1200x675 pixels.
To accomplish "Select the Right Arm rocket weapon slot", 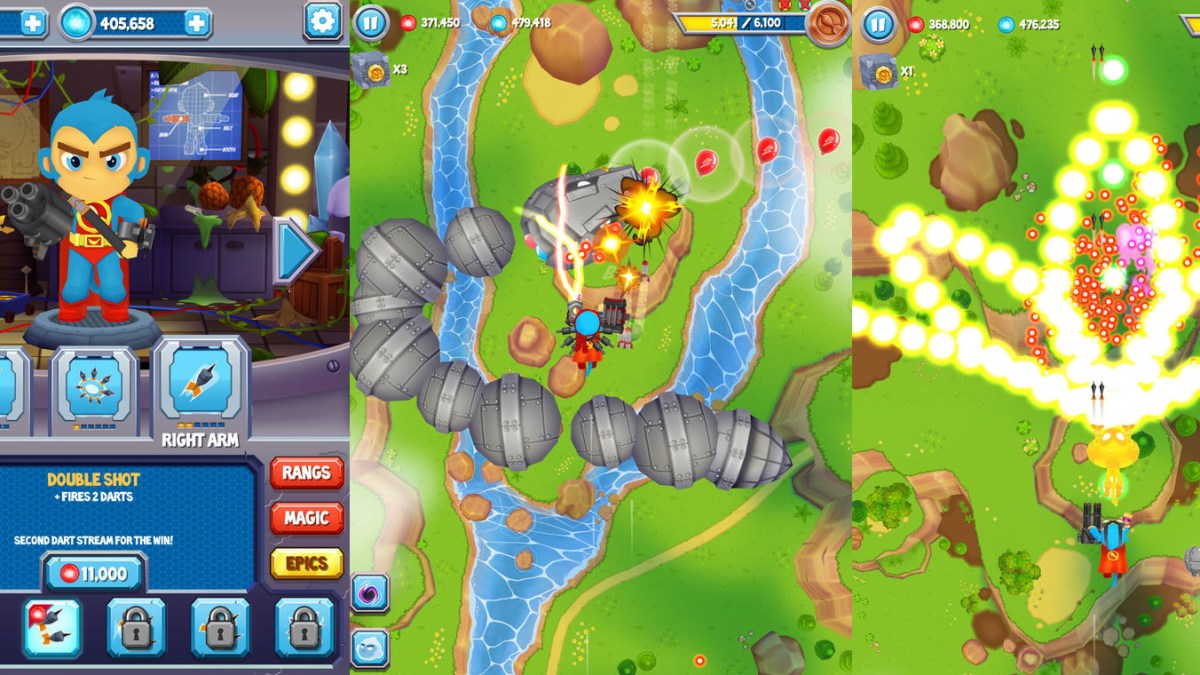I will (200, 385).
